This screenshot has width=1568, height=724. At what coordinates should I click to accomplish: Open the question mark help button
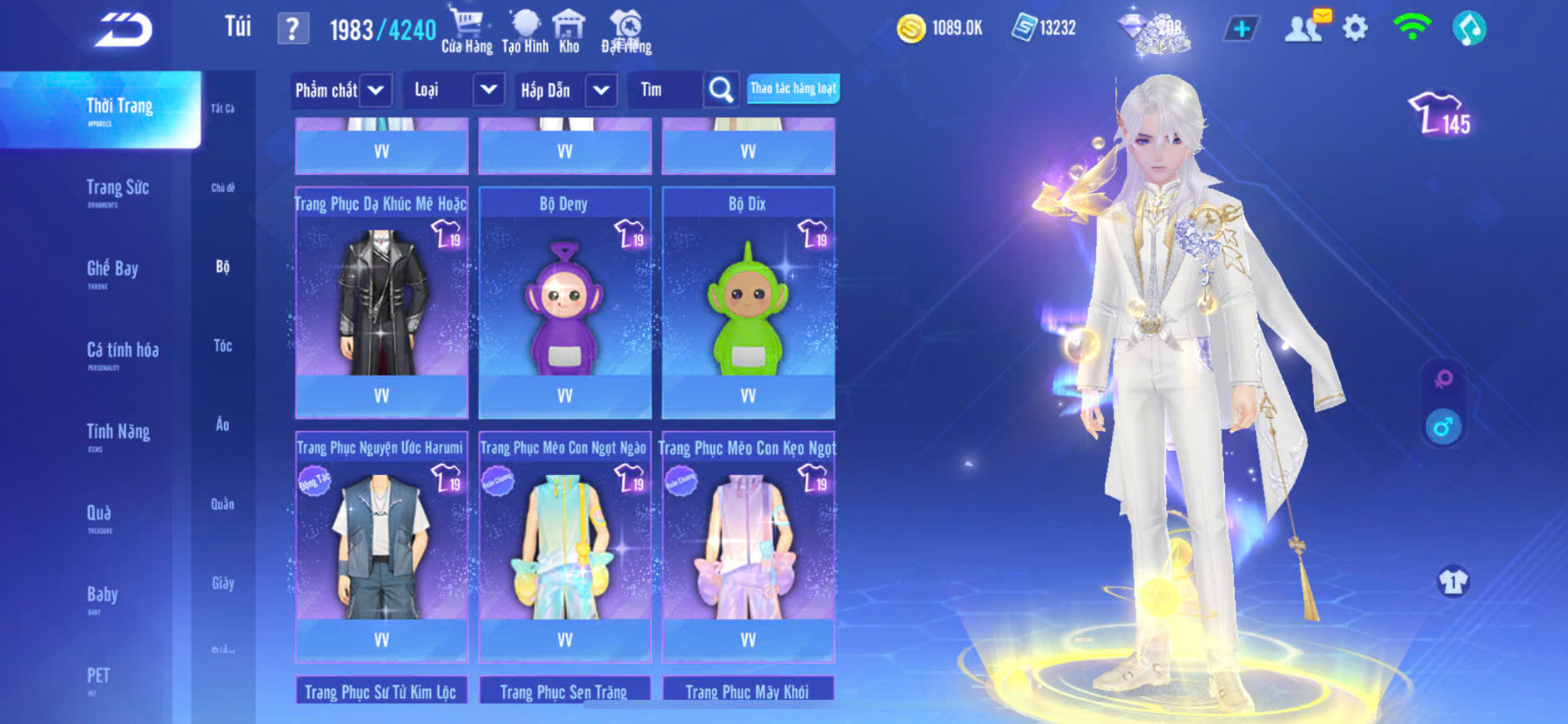[292, 29]
